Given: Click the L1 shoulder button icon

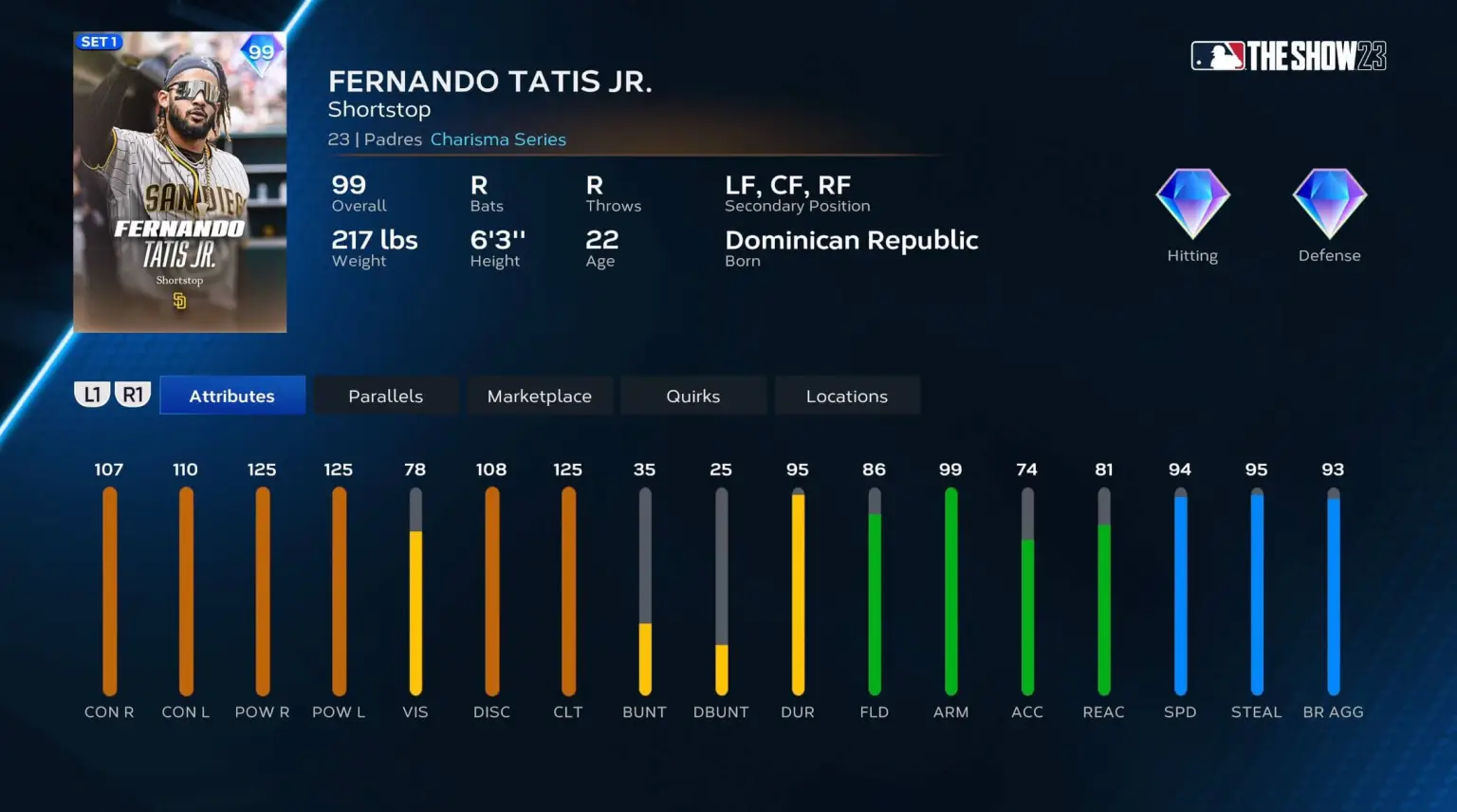Looking at the screenshot, I should [92, 393].
